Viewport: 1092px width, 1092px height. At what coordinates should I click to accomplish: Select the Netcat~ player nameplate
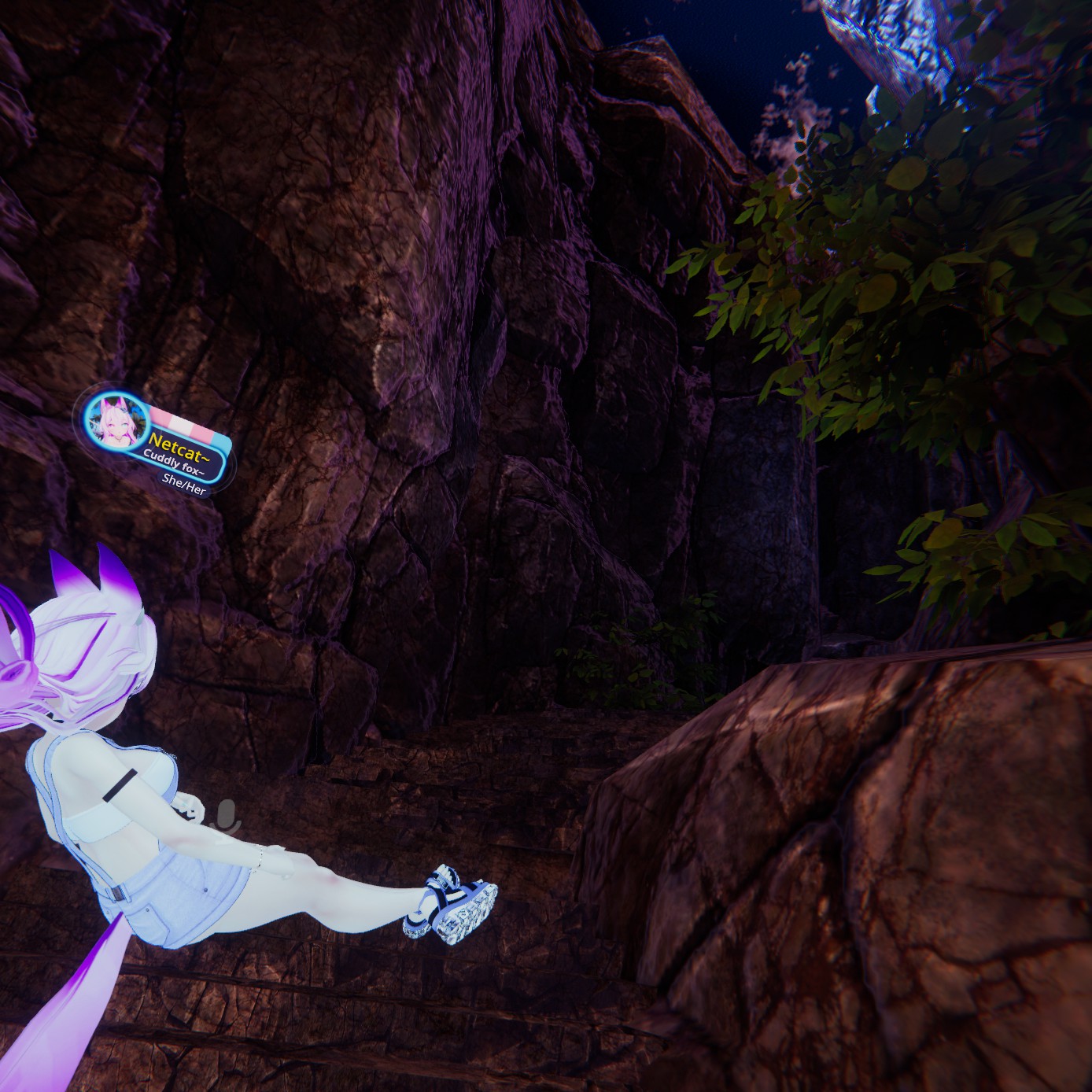[x=179, y=441]
